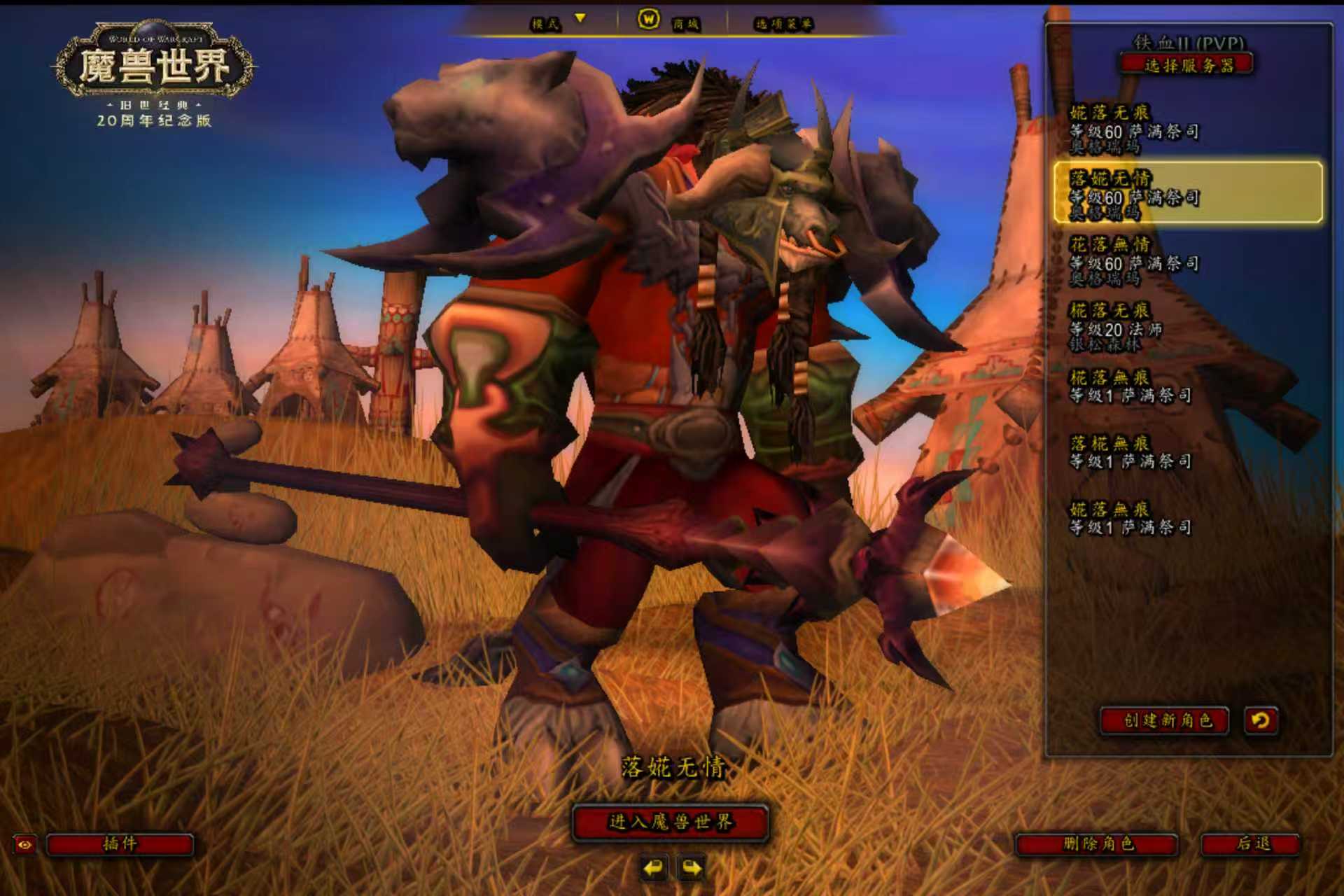Choose level 60 shaman 花落無情
Viewport: 1344px width, 896px height.
click(x=1134, y=261)
